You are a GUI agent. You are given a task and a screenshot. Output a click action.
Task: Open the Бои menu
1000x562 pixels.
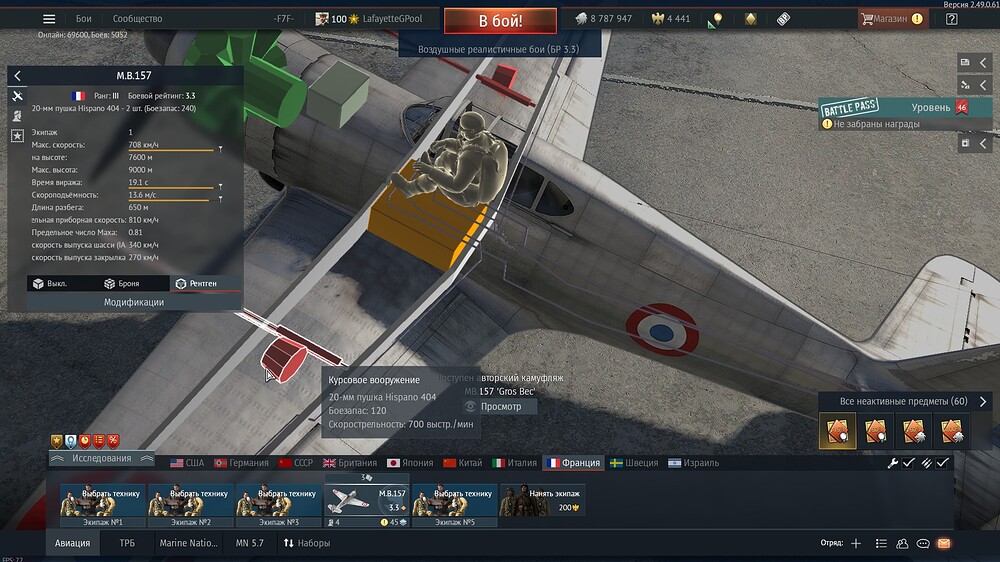(x=84, y=19)
